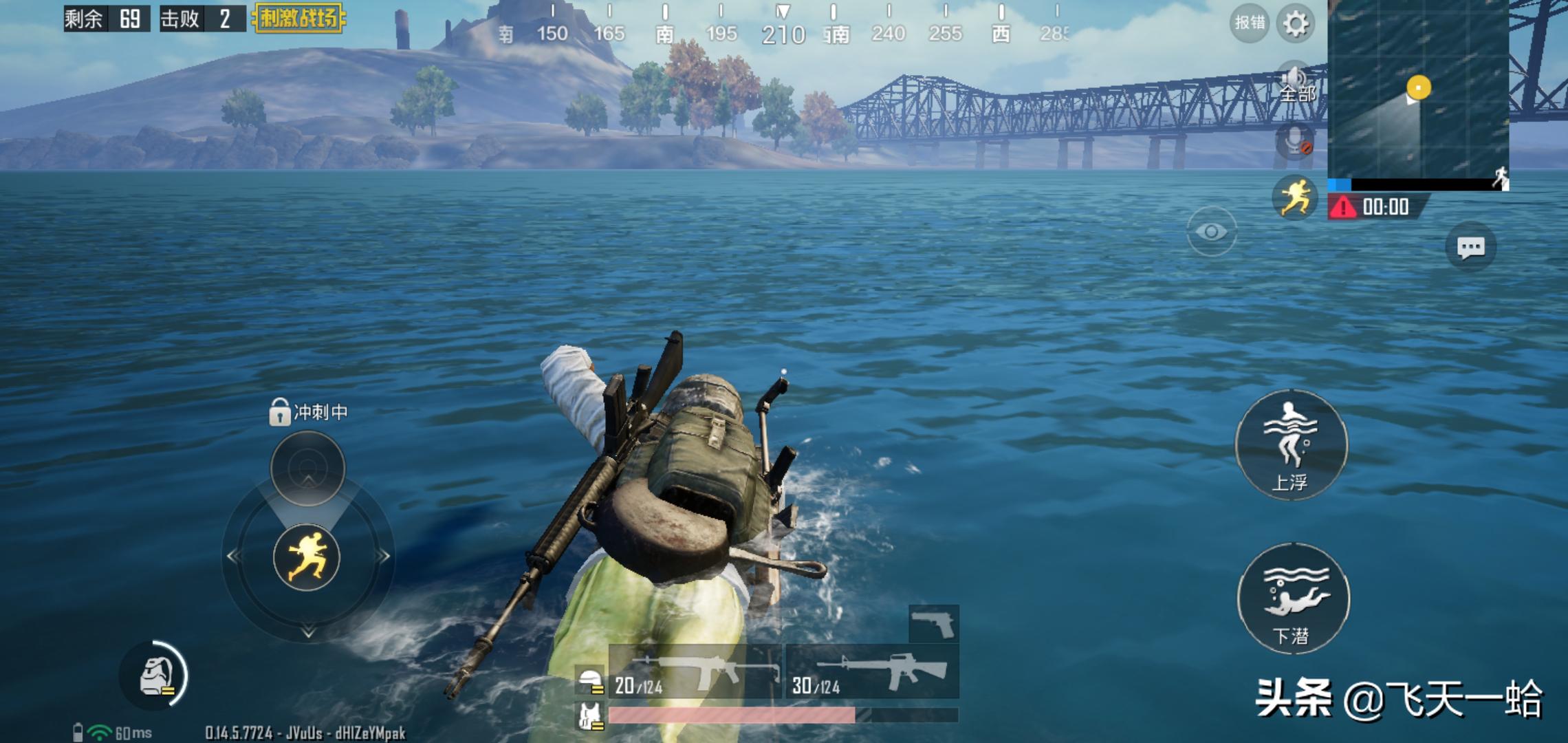This screenshot has height=743, width=1568.
Task: Click the 报错 report button
Action: point(1249,23)
